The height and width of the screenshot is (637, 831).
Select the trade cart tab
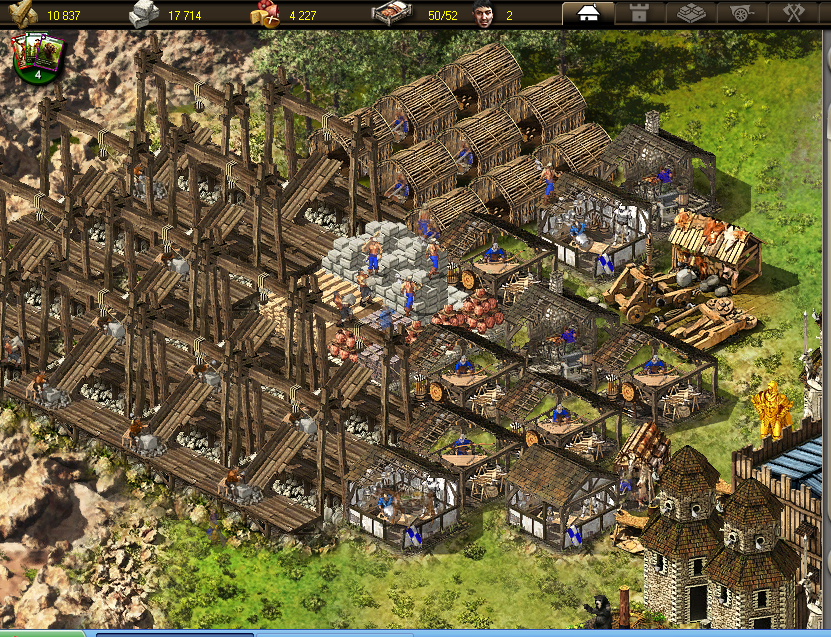tap(743, 14)
